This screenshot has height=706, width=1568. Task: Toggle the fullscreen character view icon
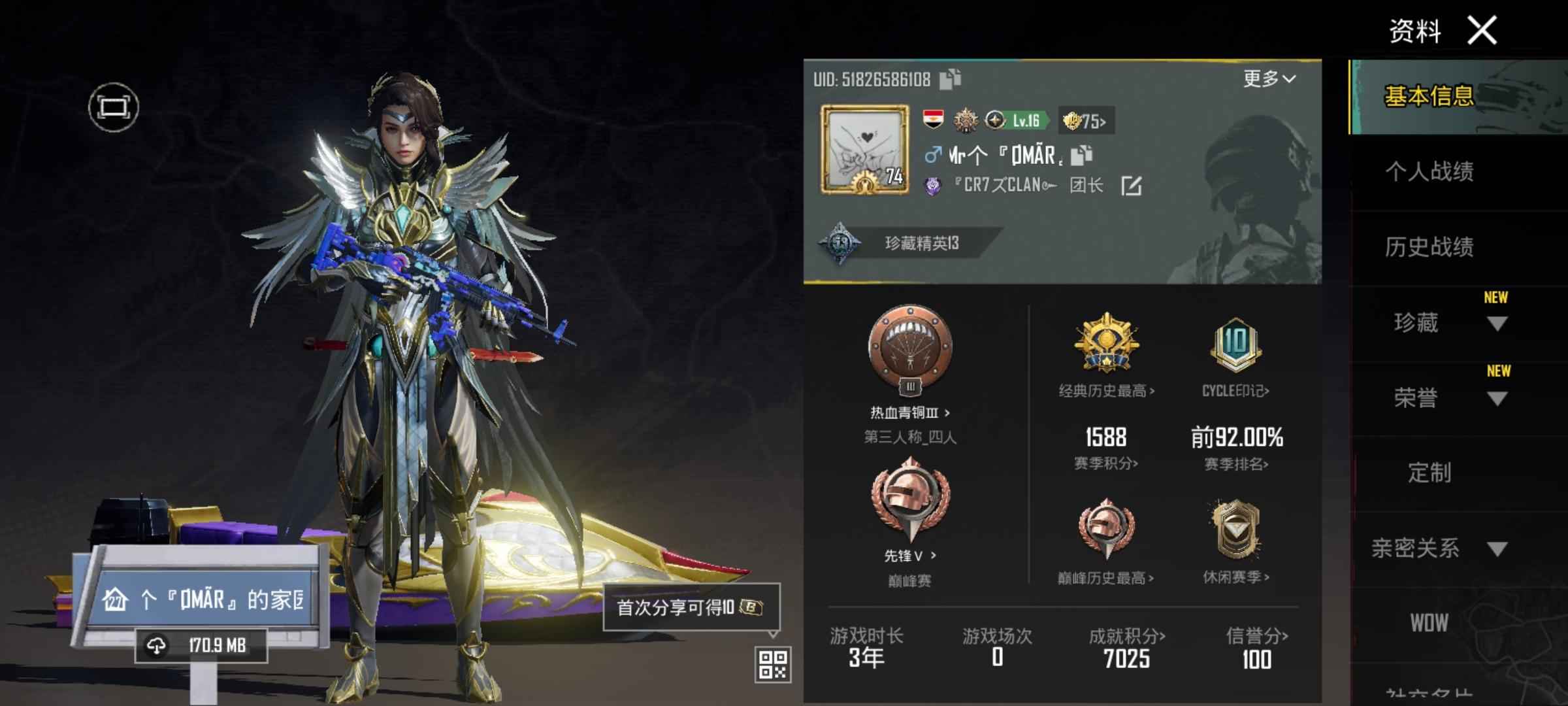pos(114,107)
